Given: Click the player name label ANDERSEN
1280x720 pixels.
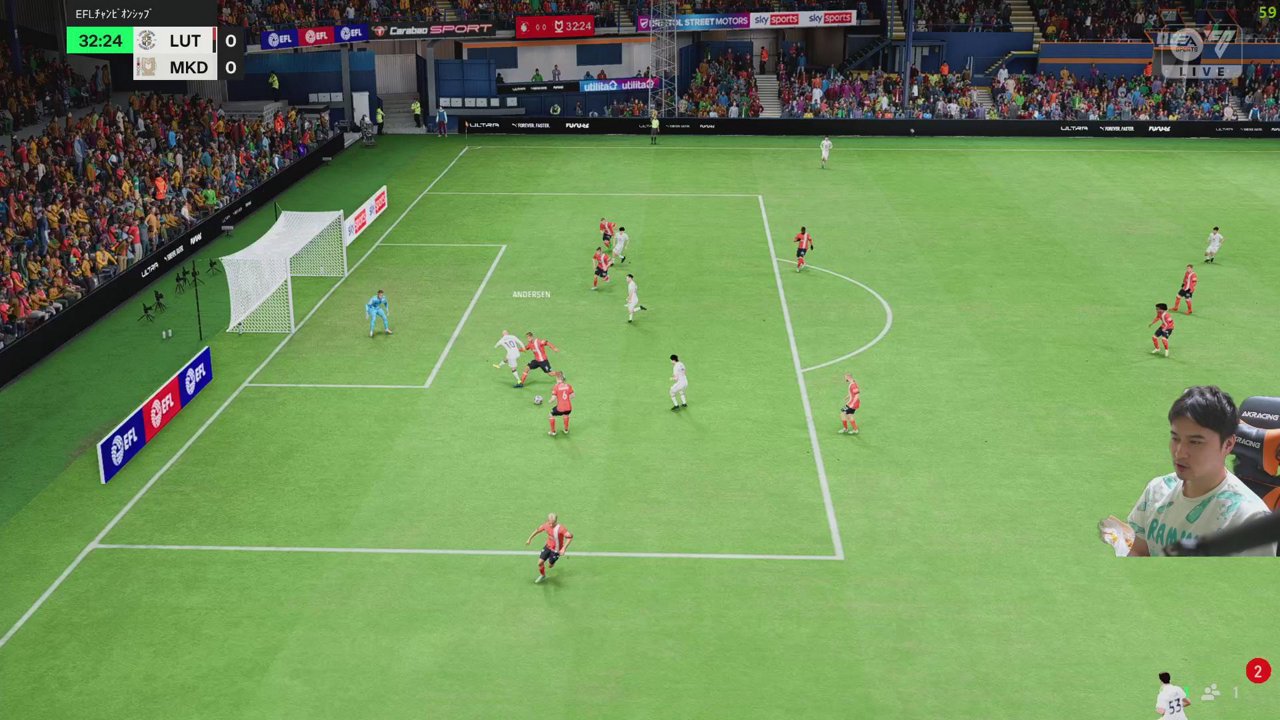Looking at the screenshot, I should [x=531, y=293].
